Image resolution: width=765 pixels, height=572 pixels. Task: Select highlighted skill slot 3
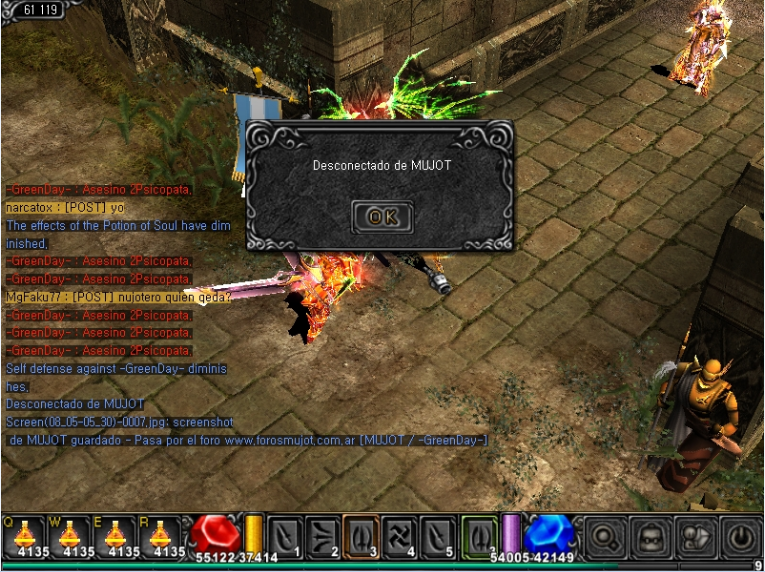coord(361,536)
